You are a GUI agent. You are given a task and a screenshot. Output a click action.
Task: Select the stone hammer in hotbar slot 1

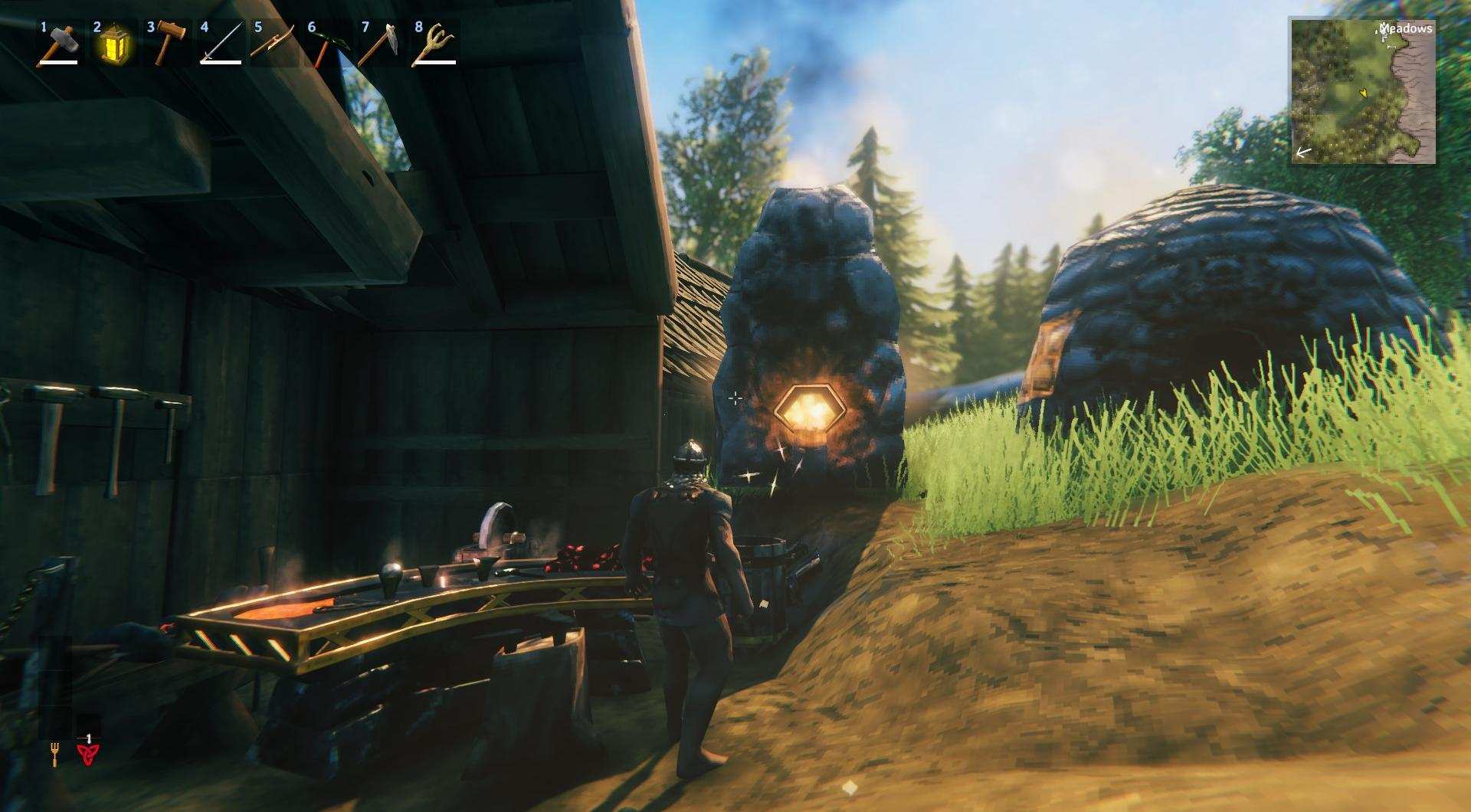(x=59, y=44)
